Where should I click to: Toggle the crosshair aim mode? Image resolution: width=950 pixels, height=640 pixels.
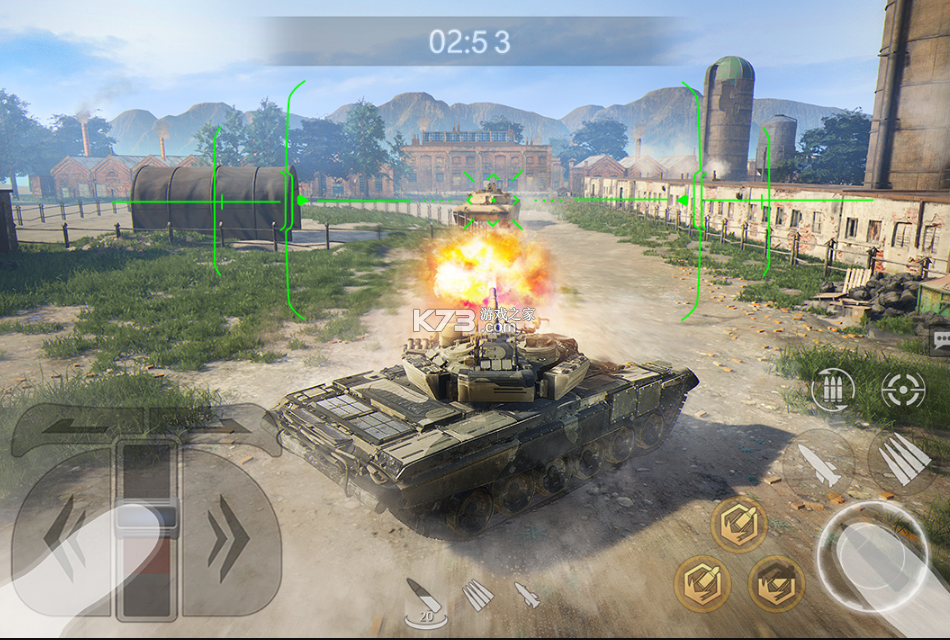pyautogui.click(x=903, y=389)
